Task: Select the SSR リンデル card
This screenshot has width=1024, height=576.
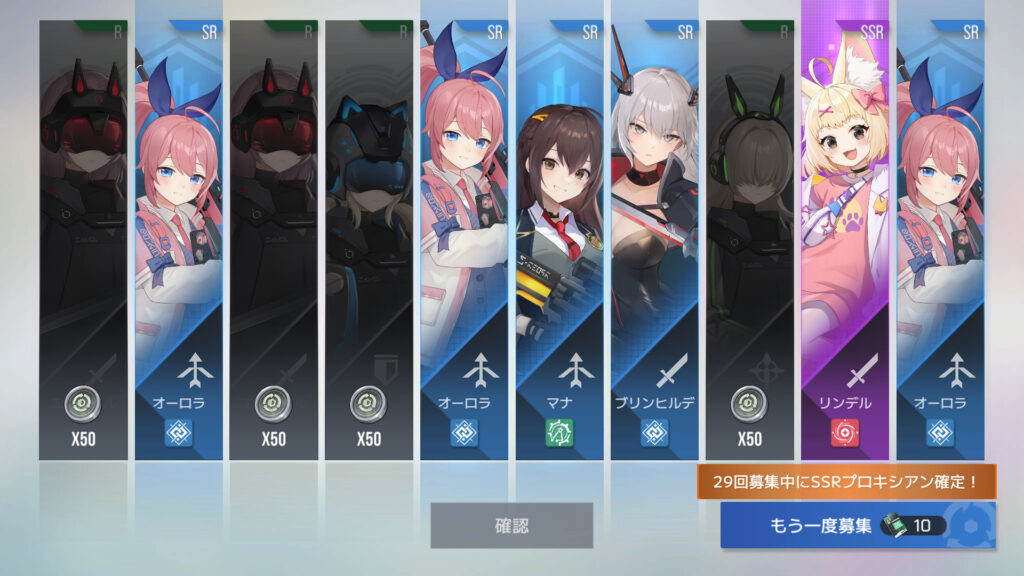Action: click(x=844, y=240)
